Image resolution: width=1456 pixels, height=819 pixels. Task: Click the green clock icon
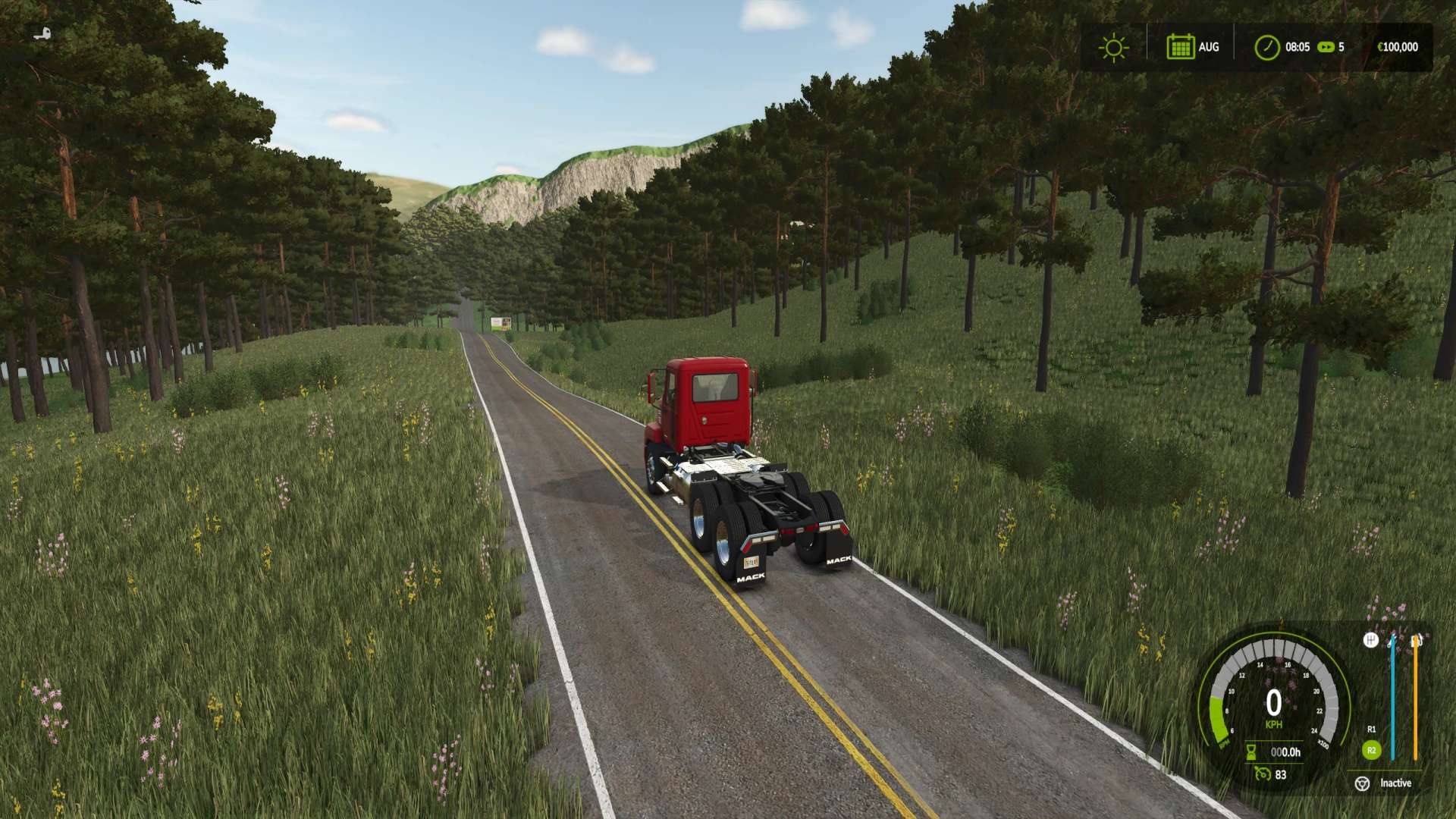(1266, 47)
